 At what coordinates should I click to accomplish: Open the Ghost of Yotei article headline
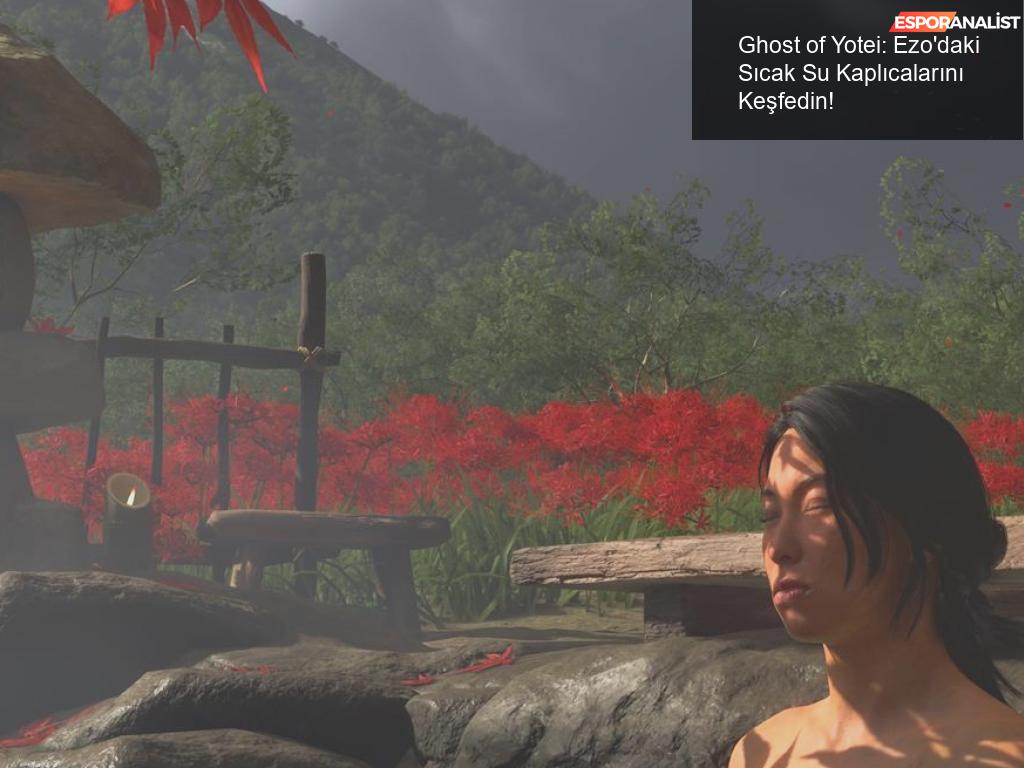point(858,73)
